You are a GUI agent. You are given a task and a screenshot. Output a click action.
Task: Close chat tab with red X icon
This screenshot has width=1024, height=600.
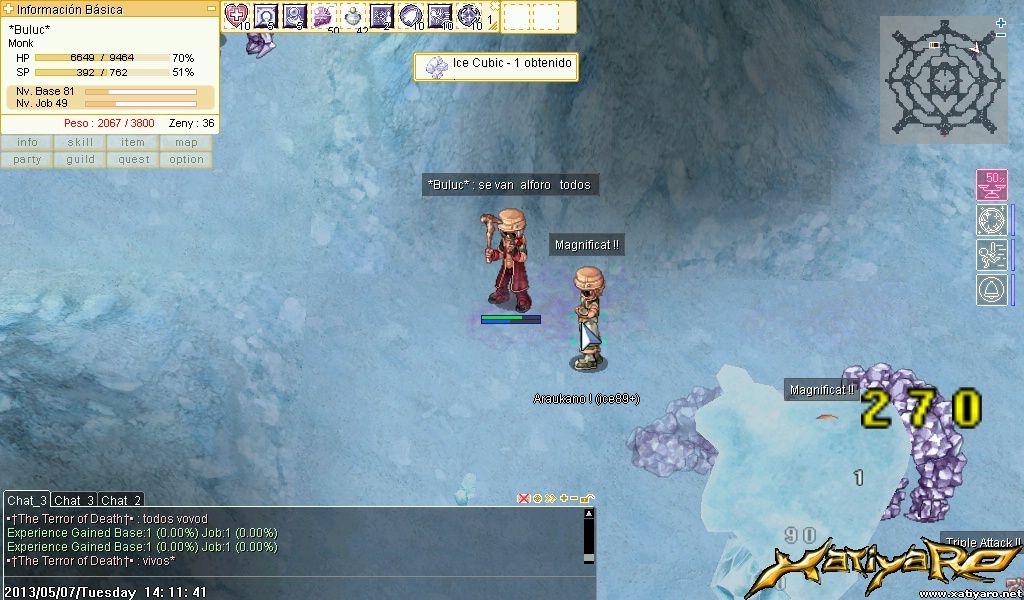(x=523, y=498)
